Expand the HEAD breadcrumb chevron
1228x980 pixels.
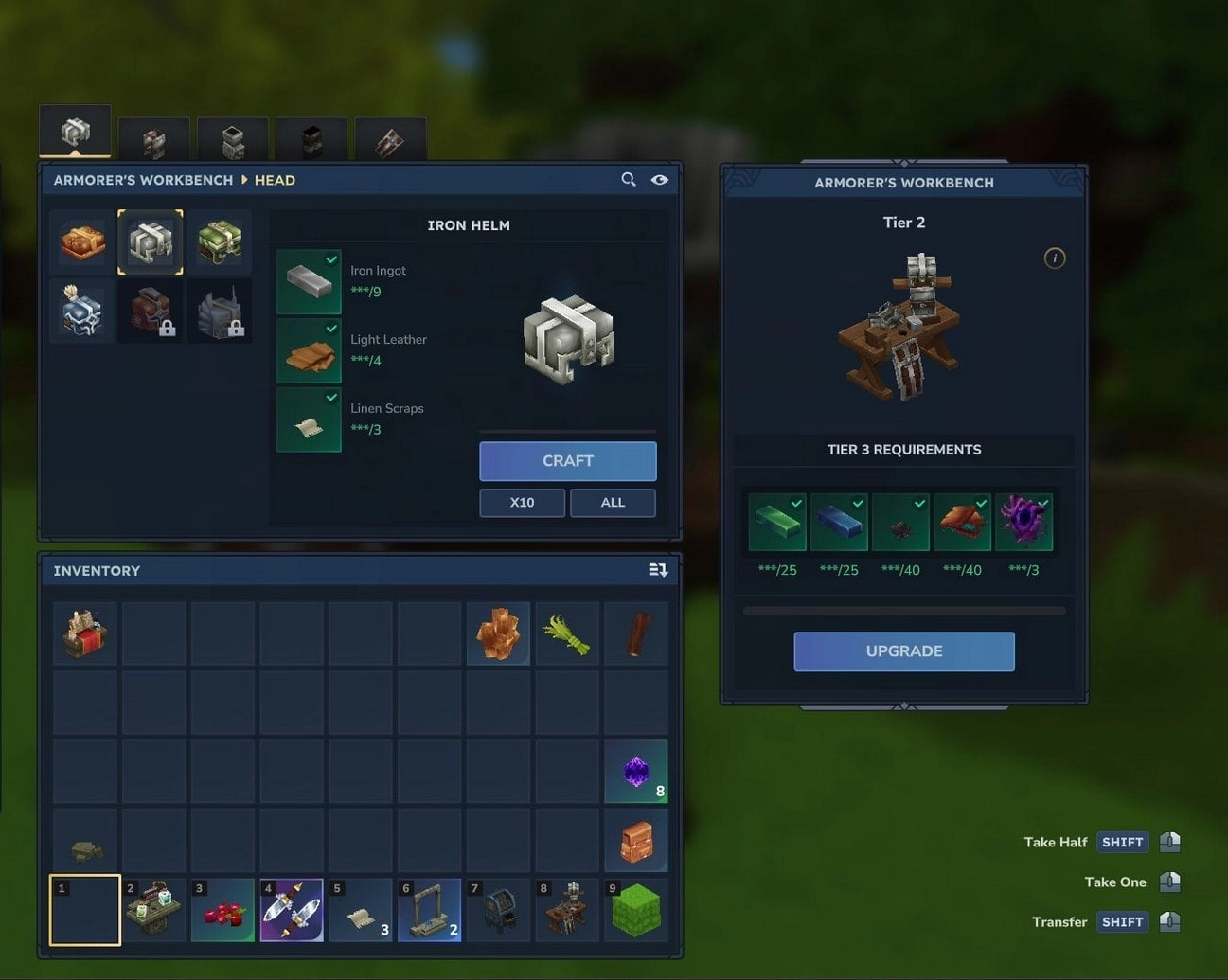[243, 180]
